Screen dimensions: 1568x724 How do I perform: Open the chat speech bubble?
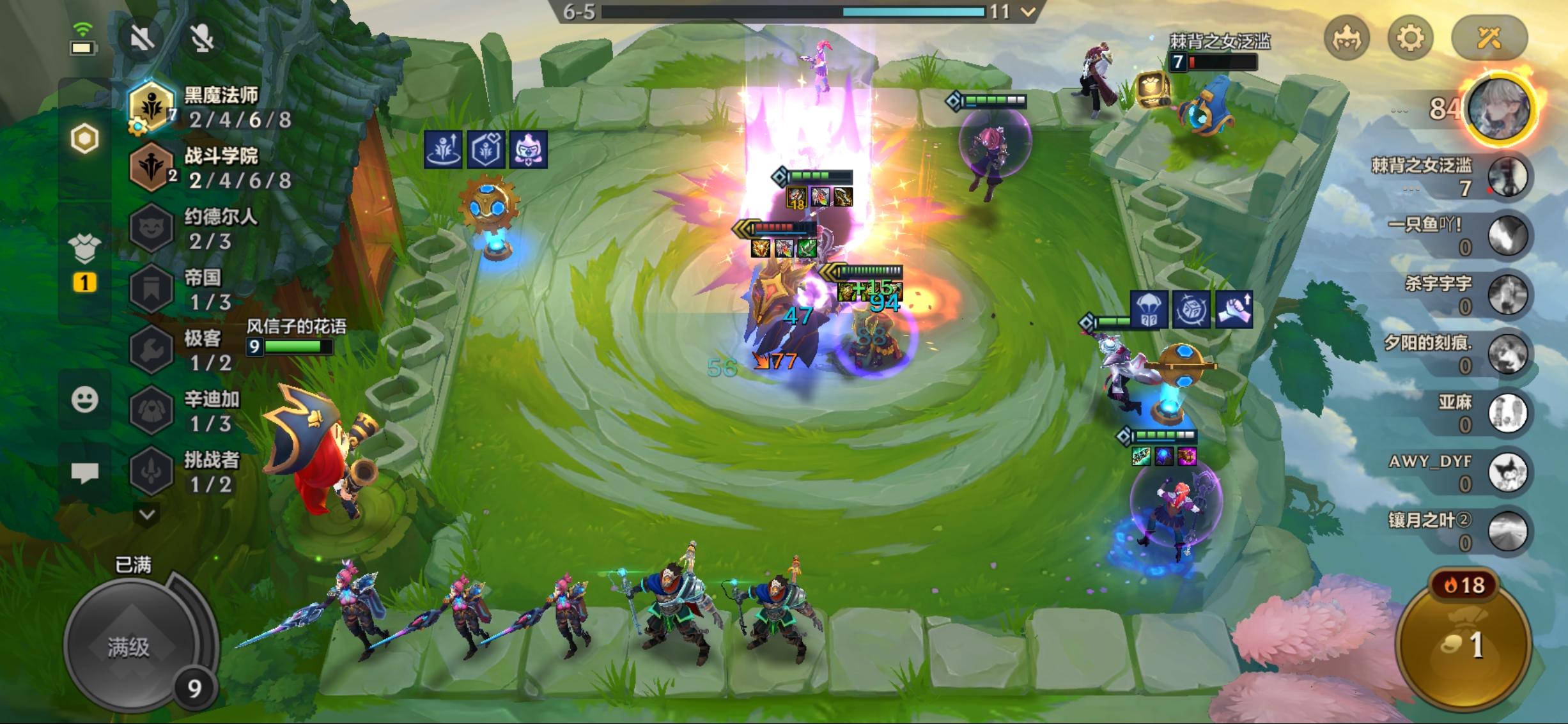pos(84,473)
